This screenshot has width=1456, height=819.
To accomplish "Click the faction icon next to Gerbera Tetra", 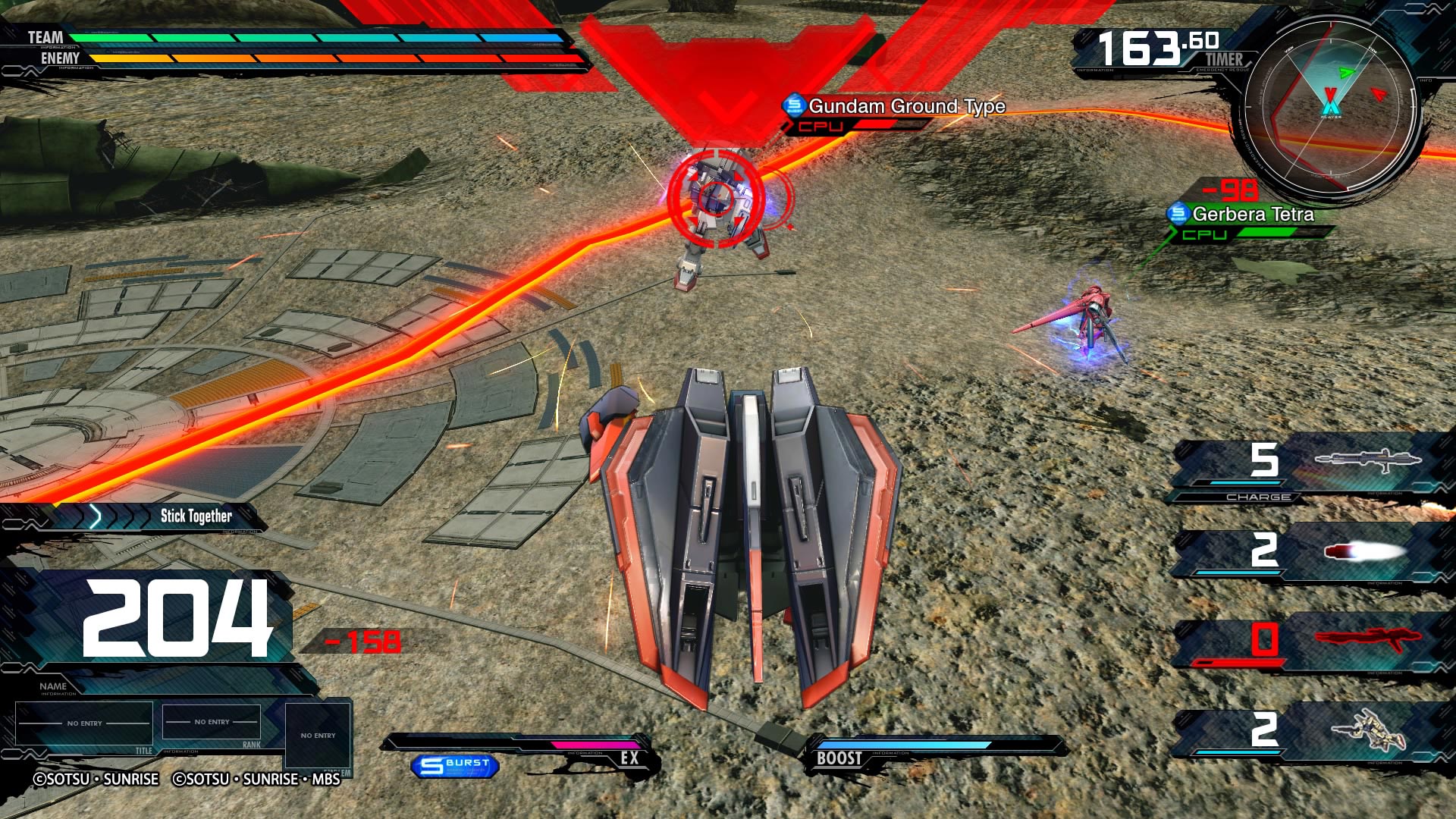I will 1178,215.
